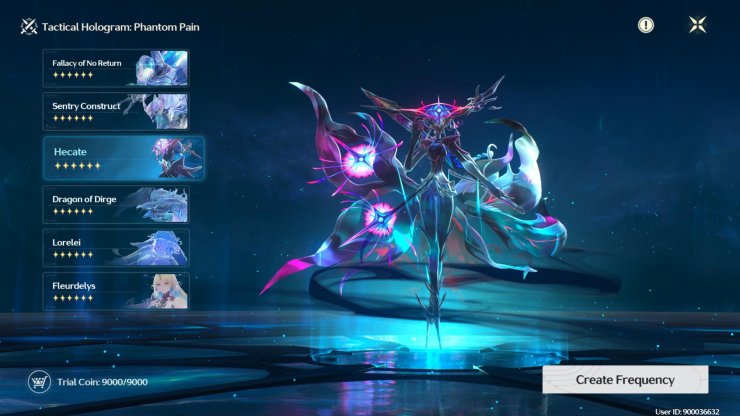
Task: Select the Fallacy of No Return boss
Action: (x=115, y=68)
